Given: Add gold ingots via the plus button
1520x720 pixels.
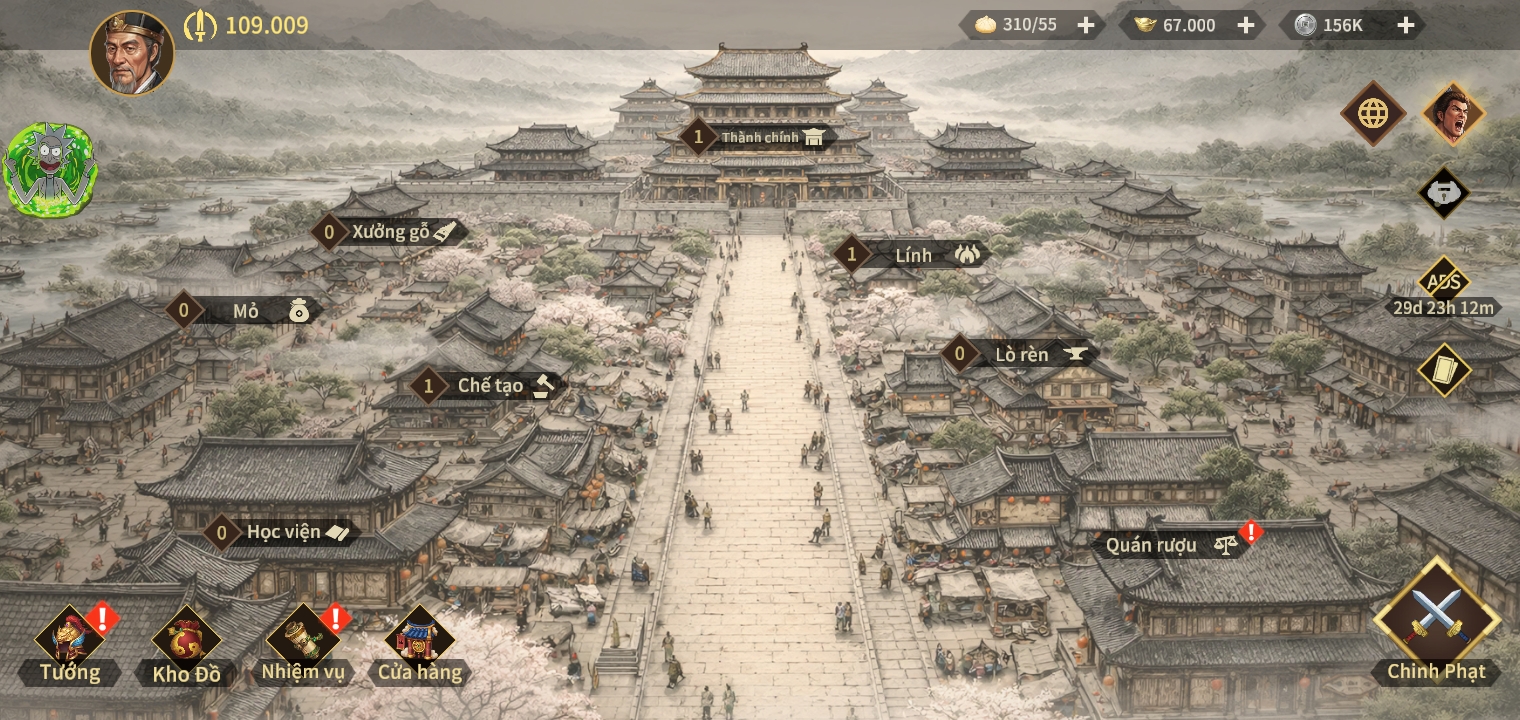Looking at the screenshot, I should coord(1245,25).
